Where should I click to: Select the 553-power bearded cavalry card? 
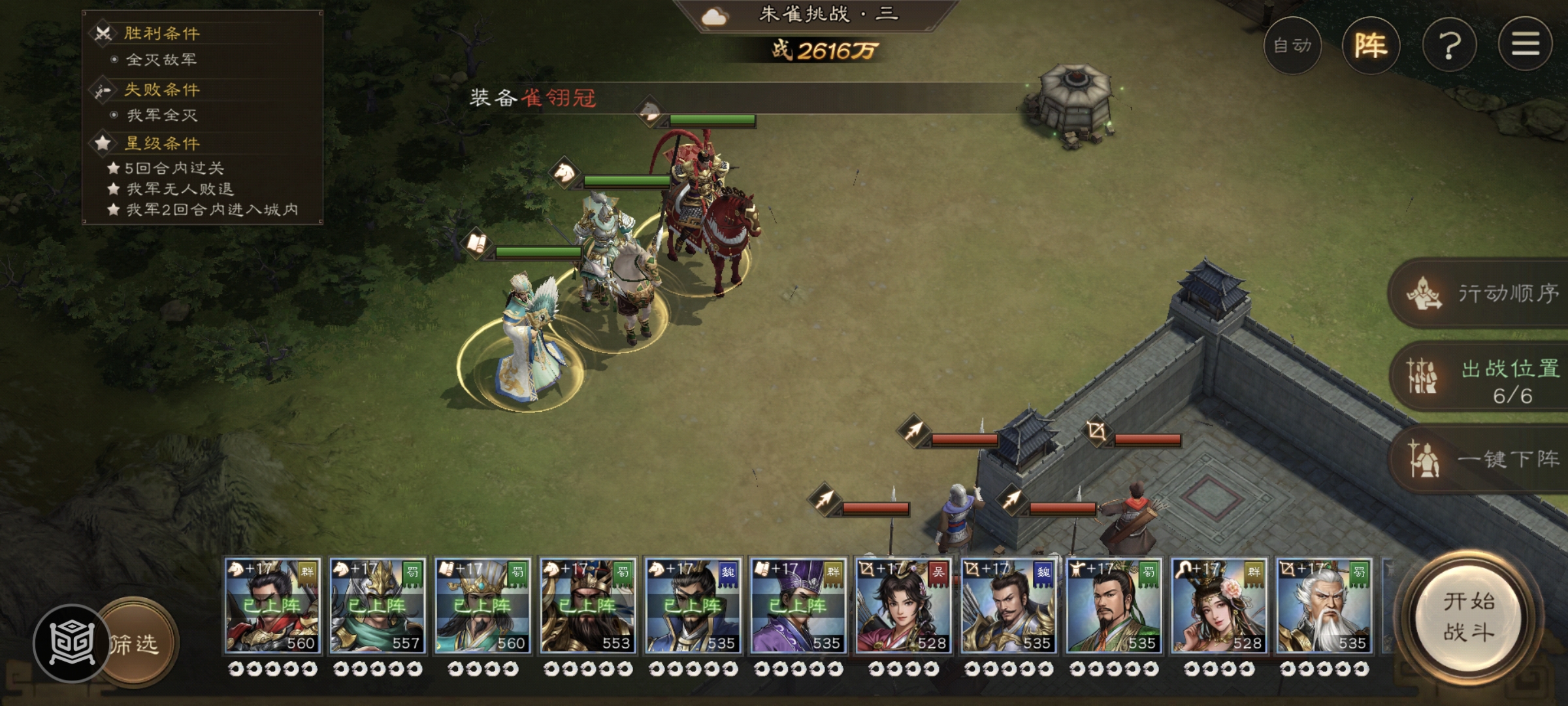click(587, 606)
